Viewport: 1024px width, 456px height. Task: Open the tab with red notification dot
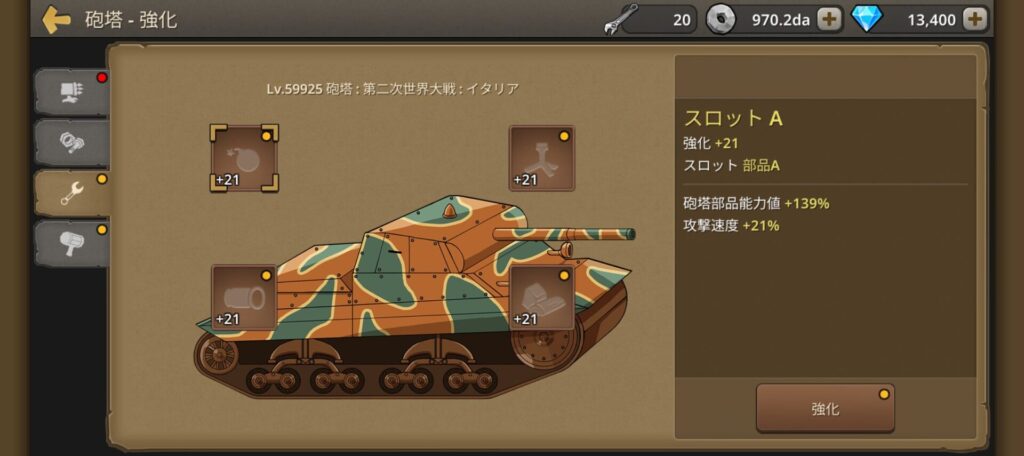pyautogui.click(x=72, y=92)
